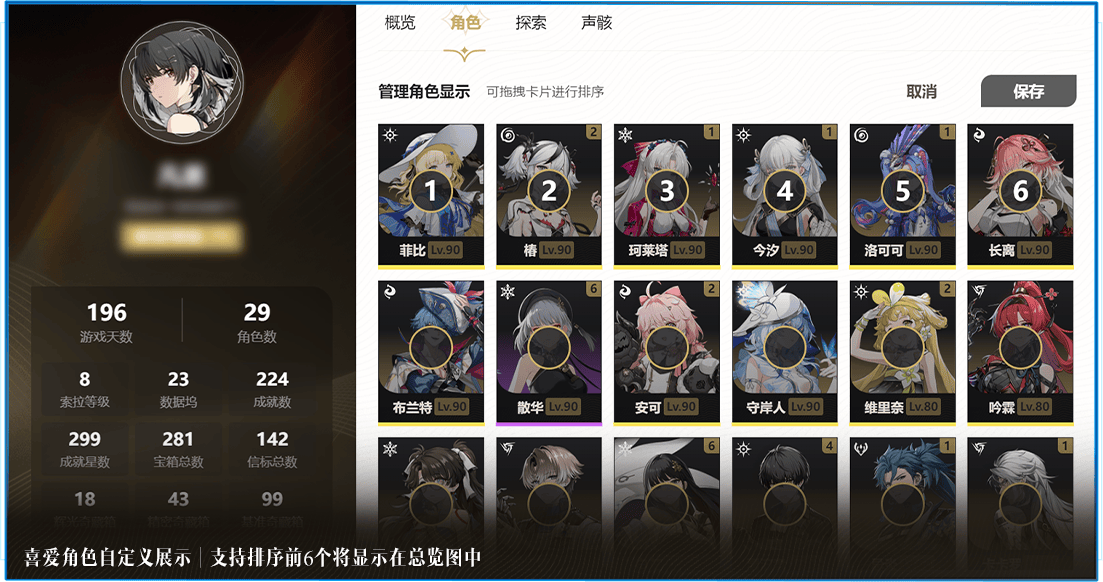Select the 珂莱塔 character card
Screen dimensions: 1103x582
pos(667,194)
